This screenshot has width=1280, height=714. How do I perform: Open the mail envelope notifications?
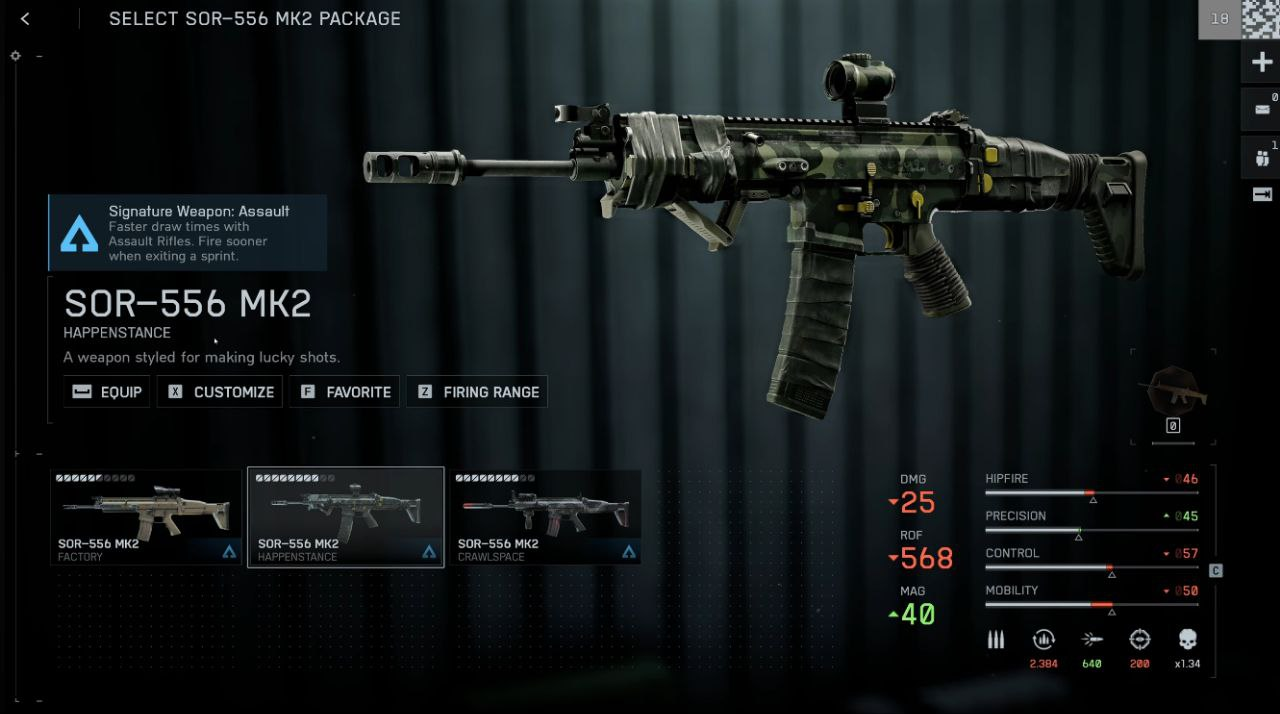click(1261, 109)
